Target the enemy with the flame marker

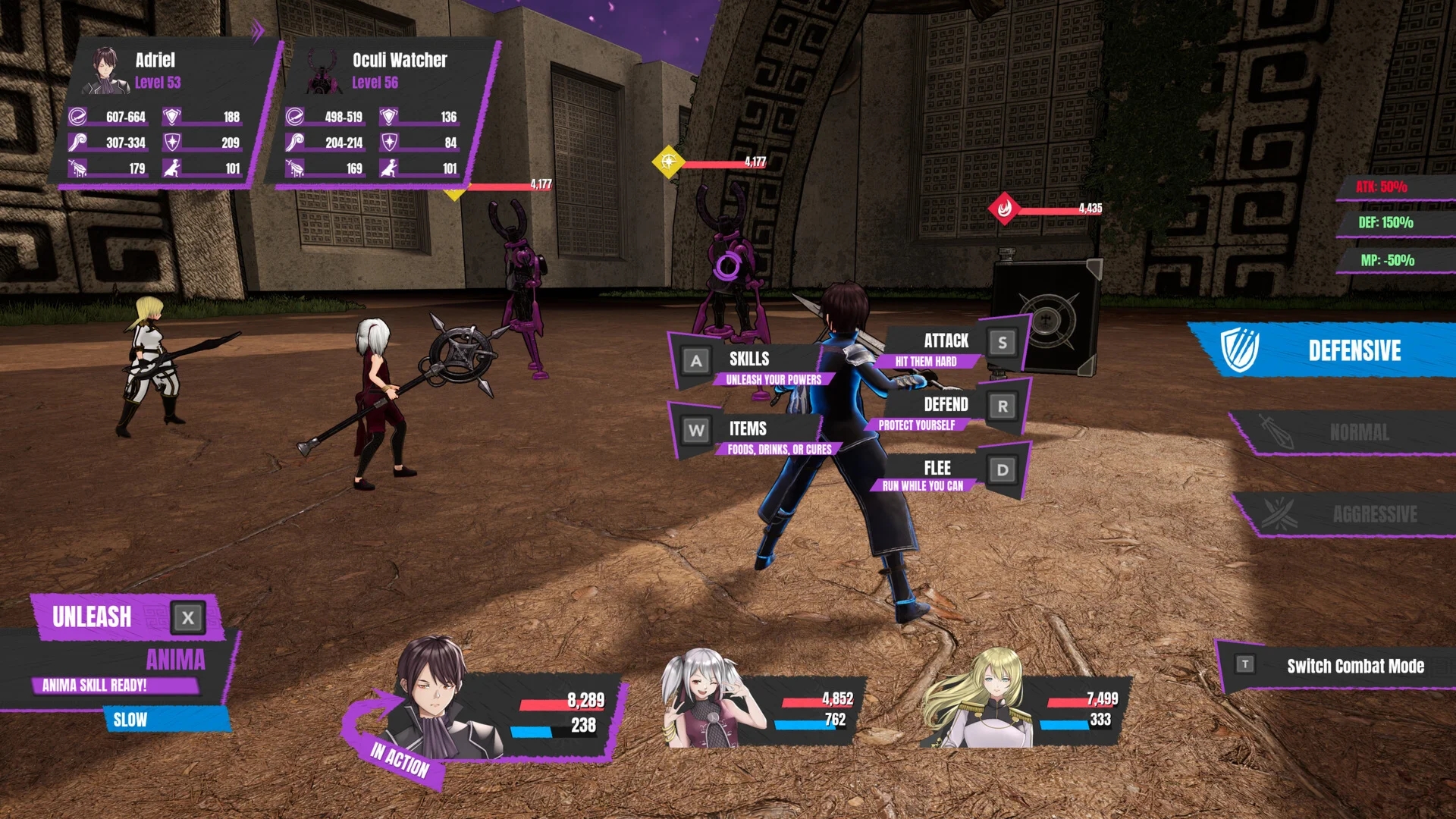(1004, 208)
